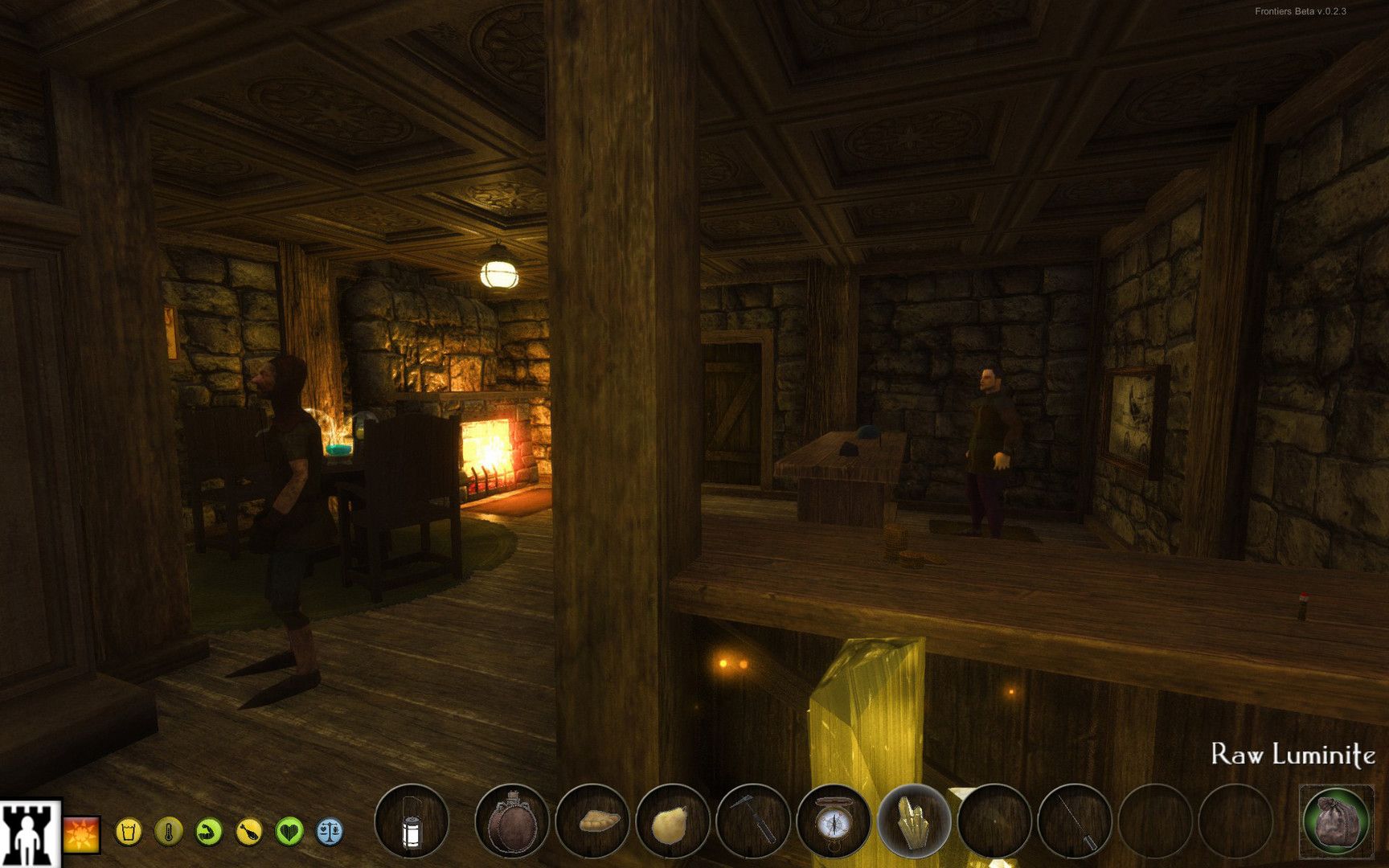Check the green heart health icon
1389x868 pixels.
(289, 831)
